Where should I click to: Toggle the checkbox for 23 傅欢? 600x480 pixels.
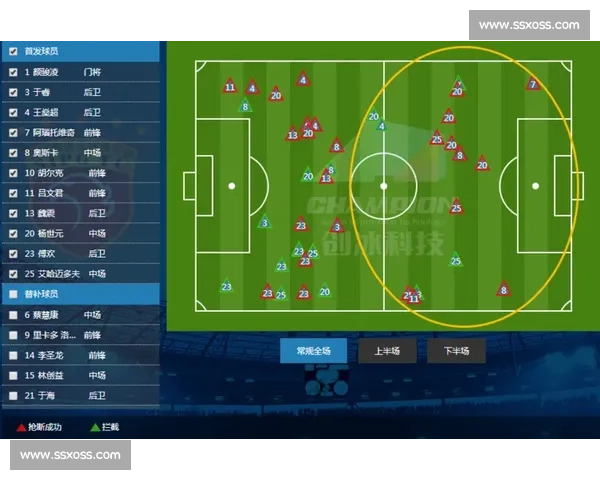[x=12, y=253]
